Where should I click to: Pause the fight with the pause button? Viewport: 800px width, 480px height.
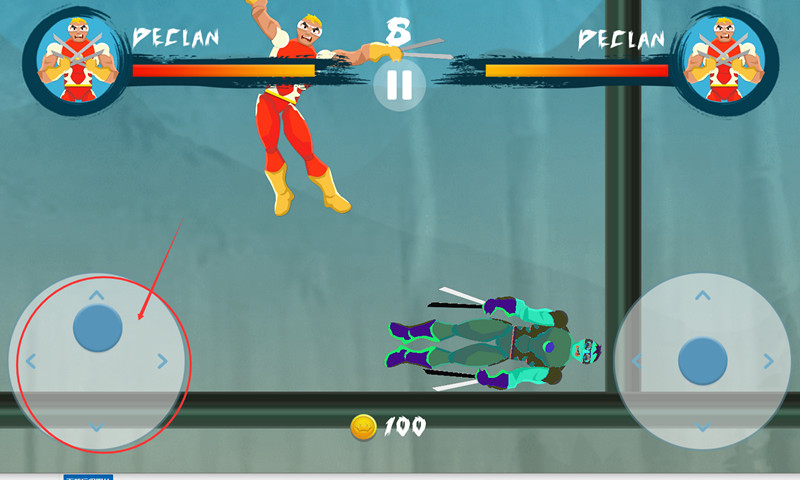pyautogui.click(x=399, y=85)
